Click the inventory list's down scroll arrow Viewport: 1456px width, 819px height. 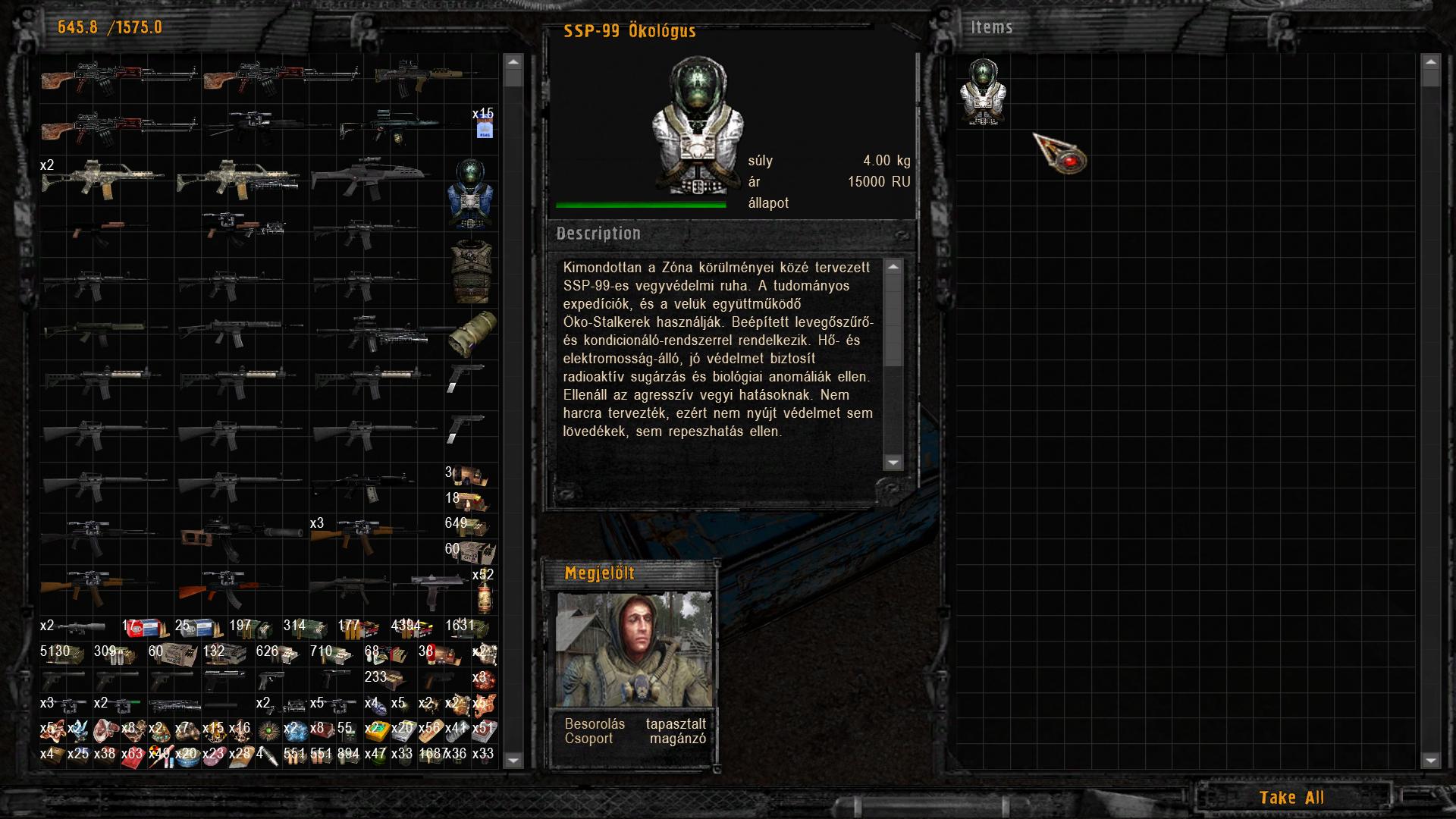point(513,760)
